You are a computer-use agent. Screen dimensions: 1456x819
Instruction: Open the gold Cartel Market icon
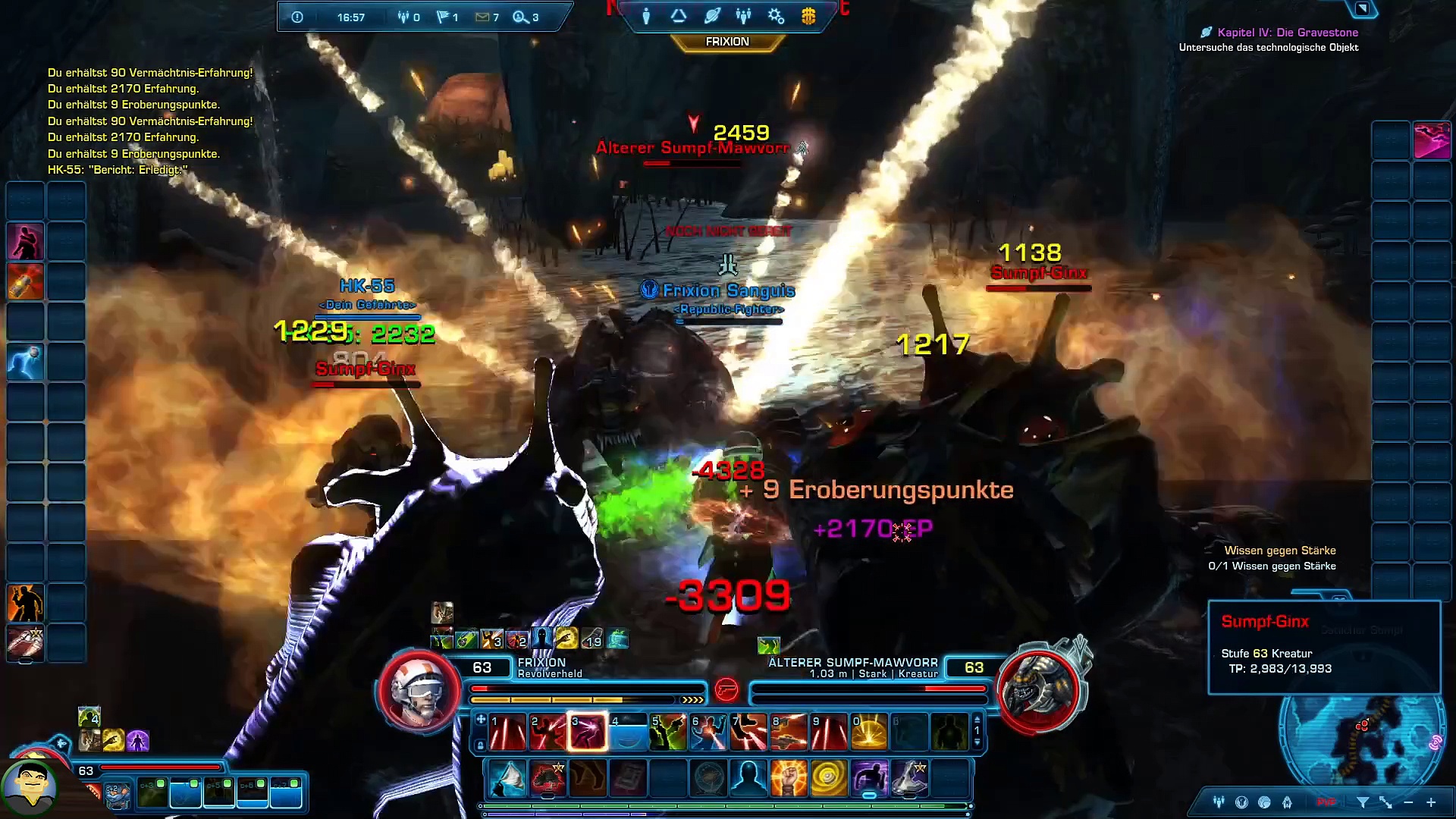pyautogui.click(x=808, y=16)
